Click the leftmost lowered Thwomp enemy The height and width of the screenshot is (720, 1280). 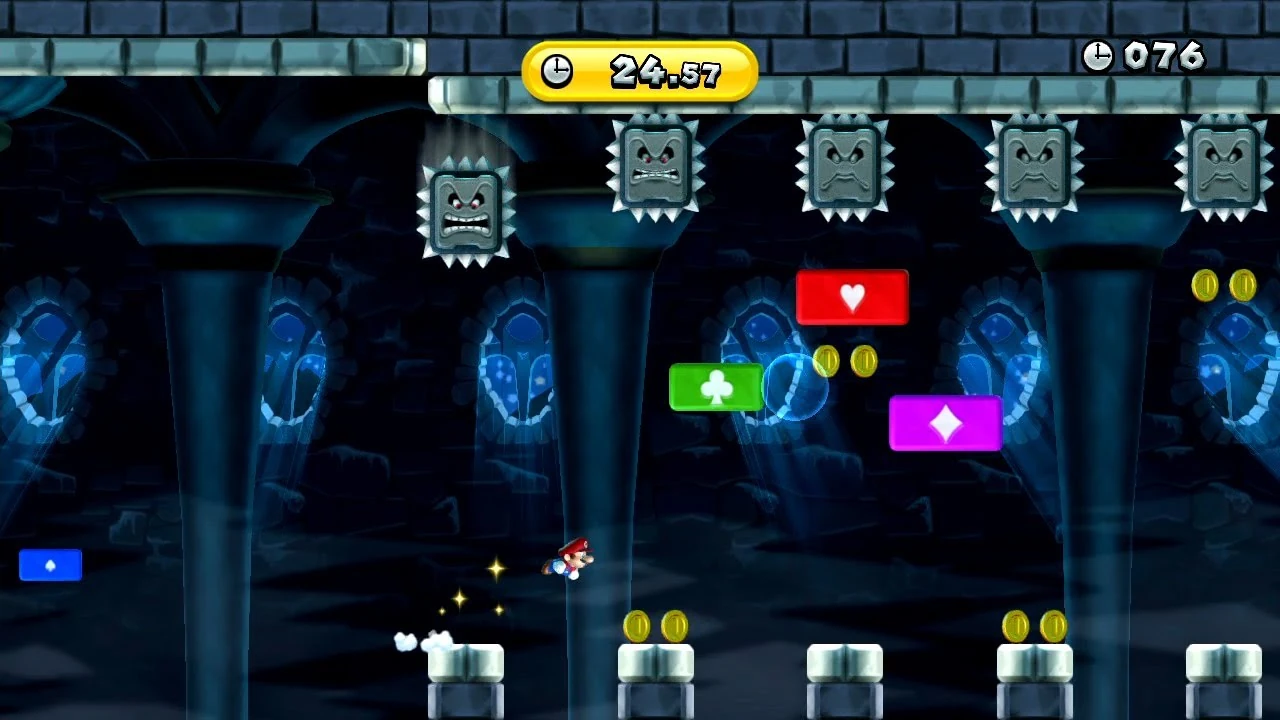(468, 210)
